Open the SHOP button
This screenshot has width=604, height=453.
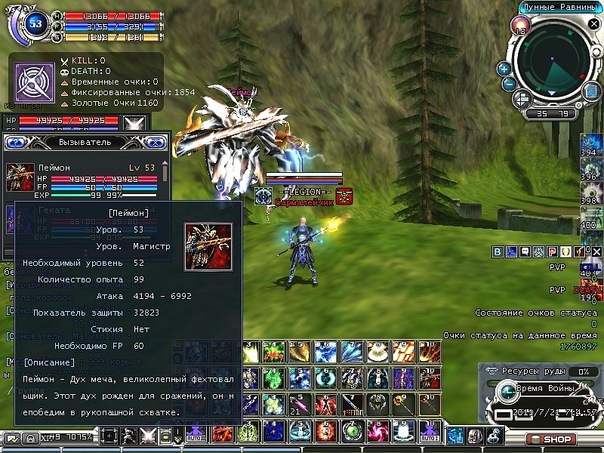click(557, 440)
